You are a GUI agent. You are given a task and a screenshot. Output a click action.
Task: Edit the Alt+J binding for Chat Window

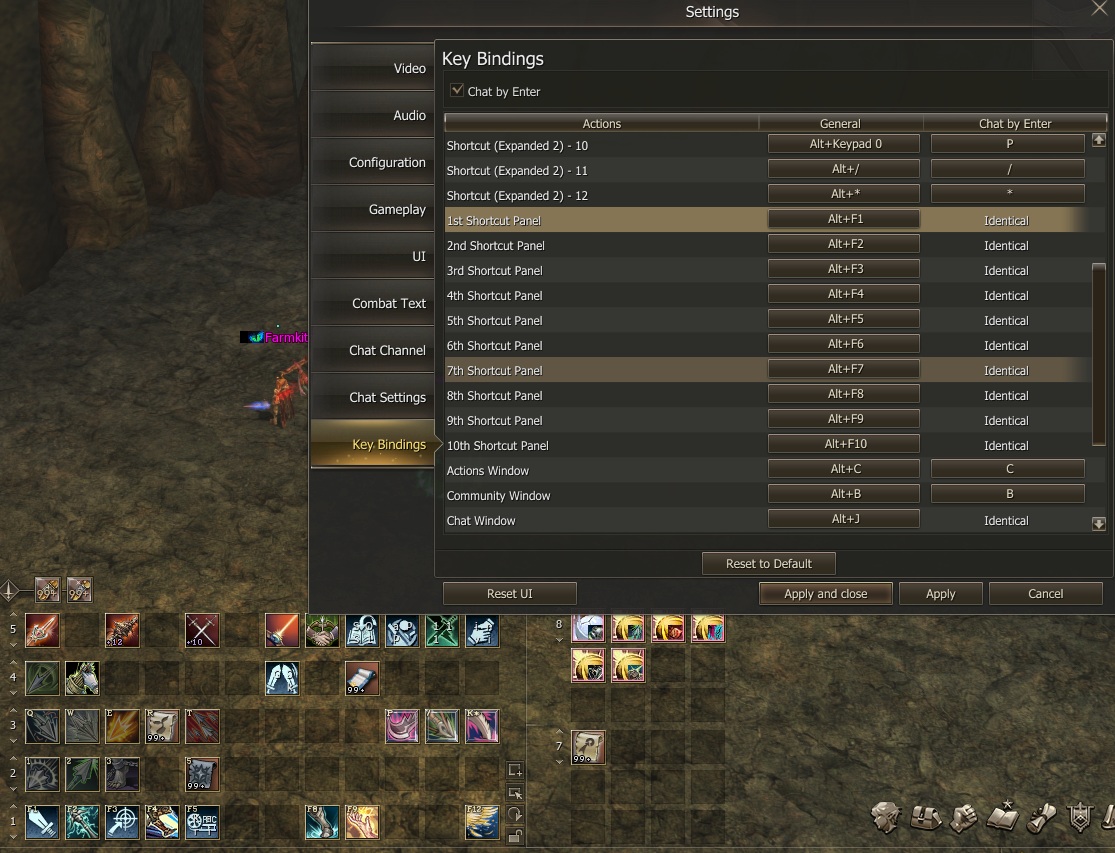(x=844, y=519)
